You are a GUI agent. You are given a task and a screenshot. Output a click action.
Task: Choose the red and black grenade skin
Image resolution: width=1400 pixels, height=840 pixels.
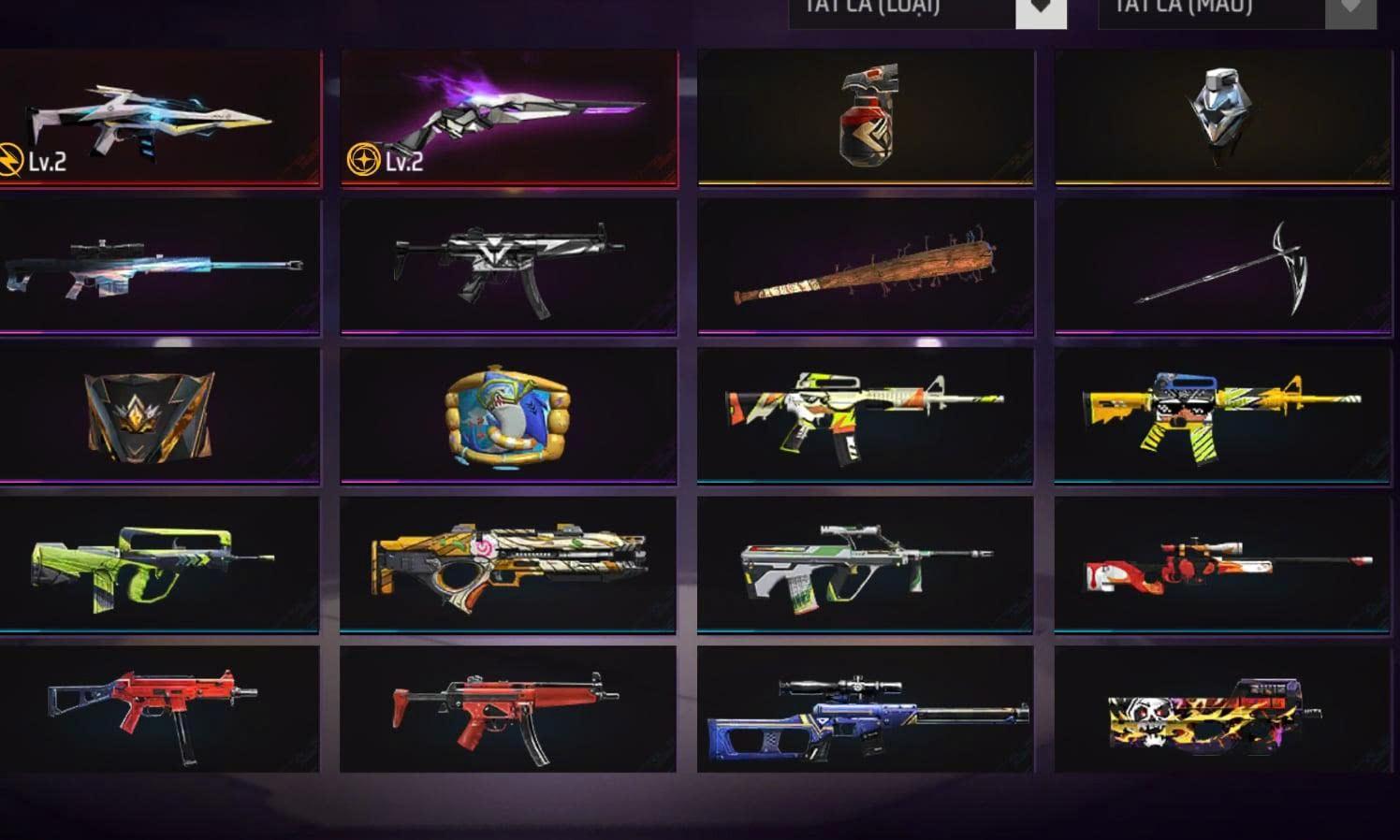[867, 117]
